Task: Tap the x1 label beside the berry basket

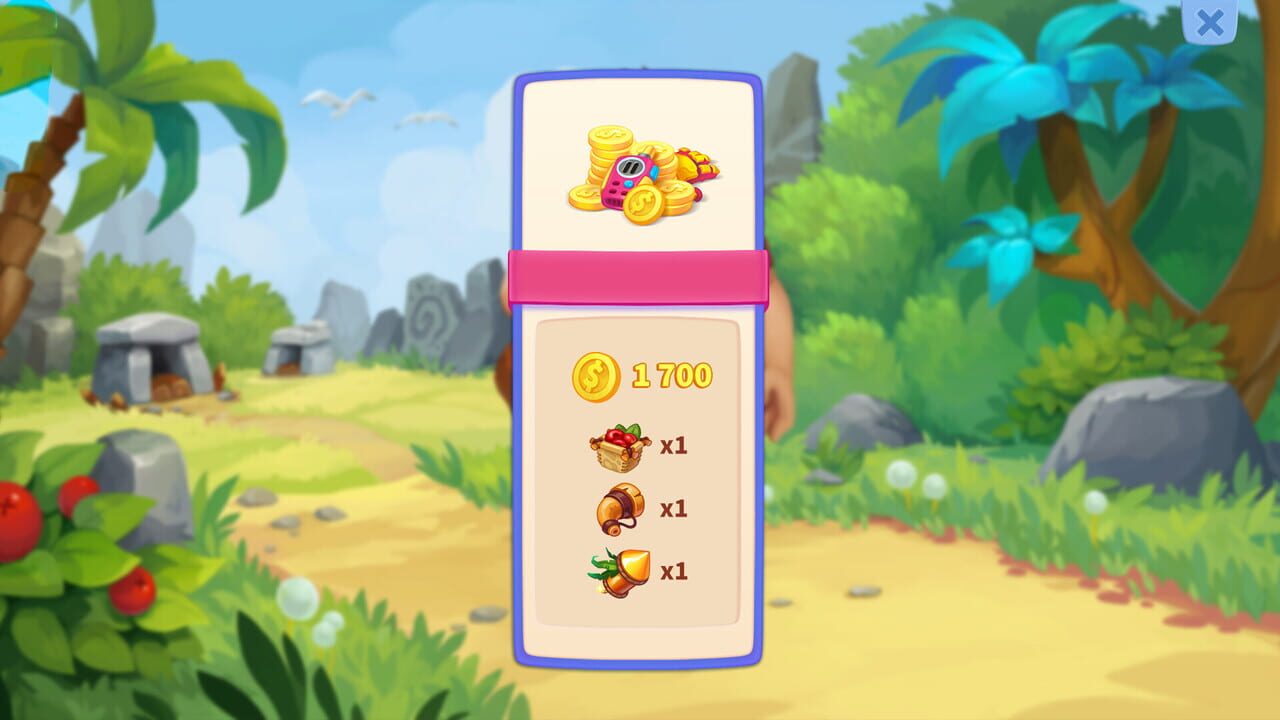Action: (x=675, y=447)
